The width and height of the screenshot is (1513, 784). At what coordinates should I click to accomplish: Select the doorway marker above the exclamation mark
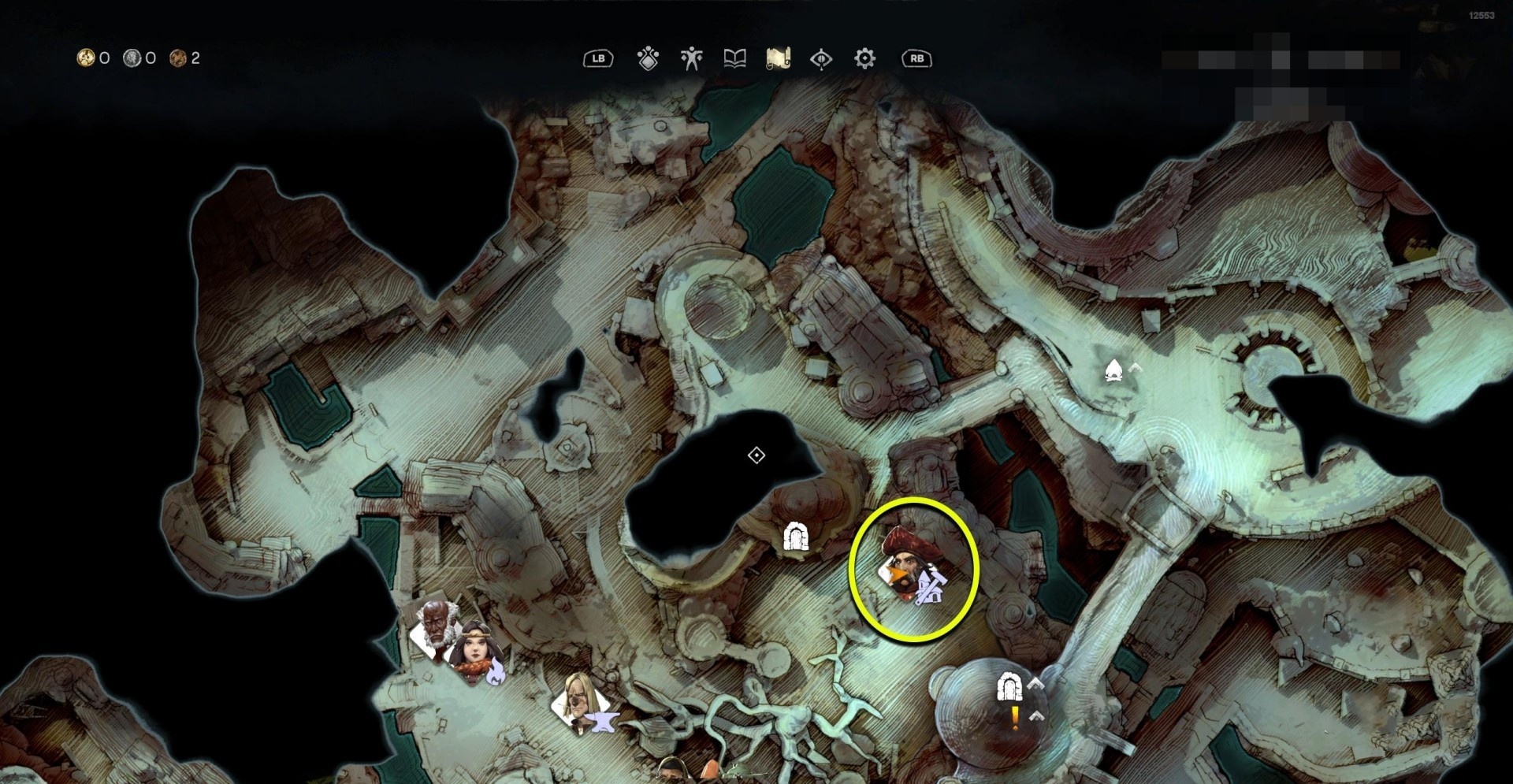(1009, 687)
